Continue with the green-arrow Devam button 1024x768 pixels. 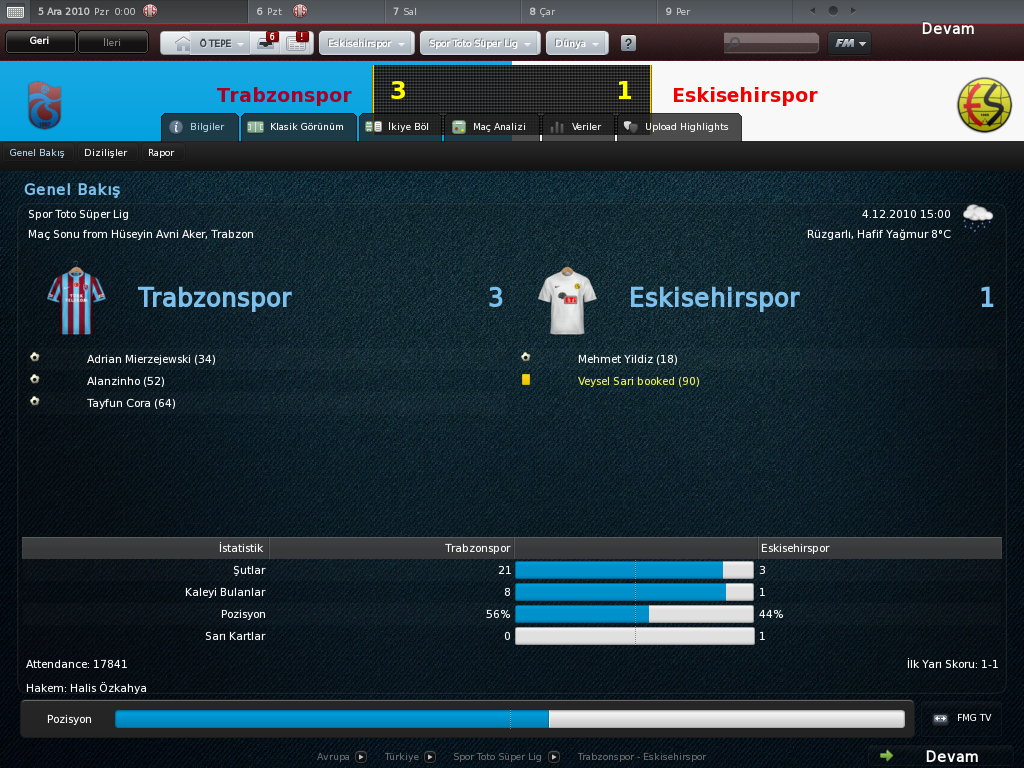click(940, 756)
